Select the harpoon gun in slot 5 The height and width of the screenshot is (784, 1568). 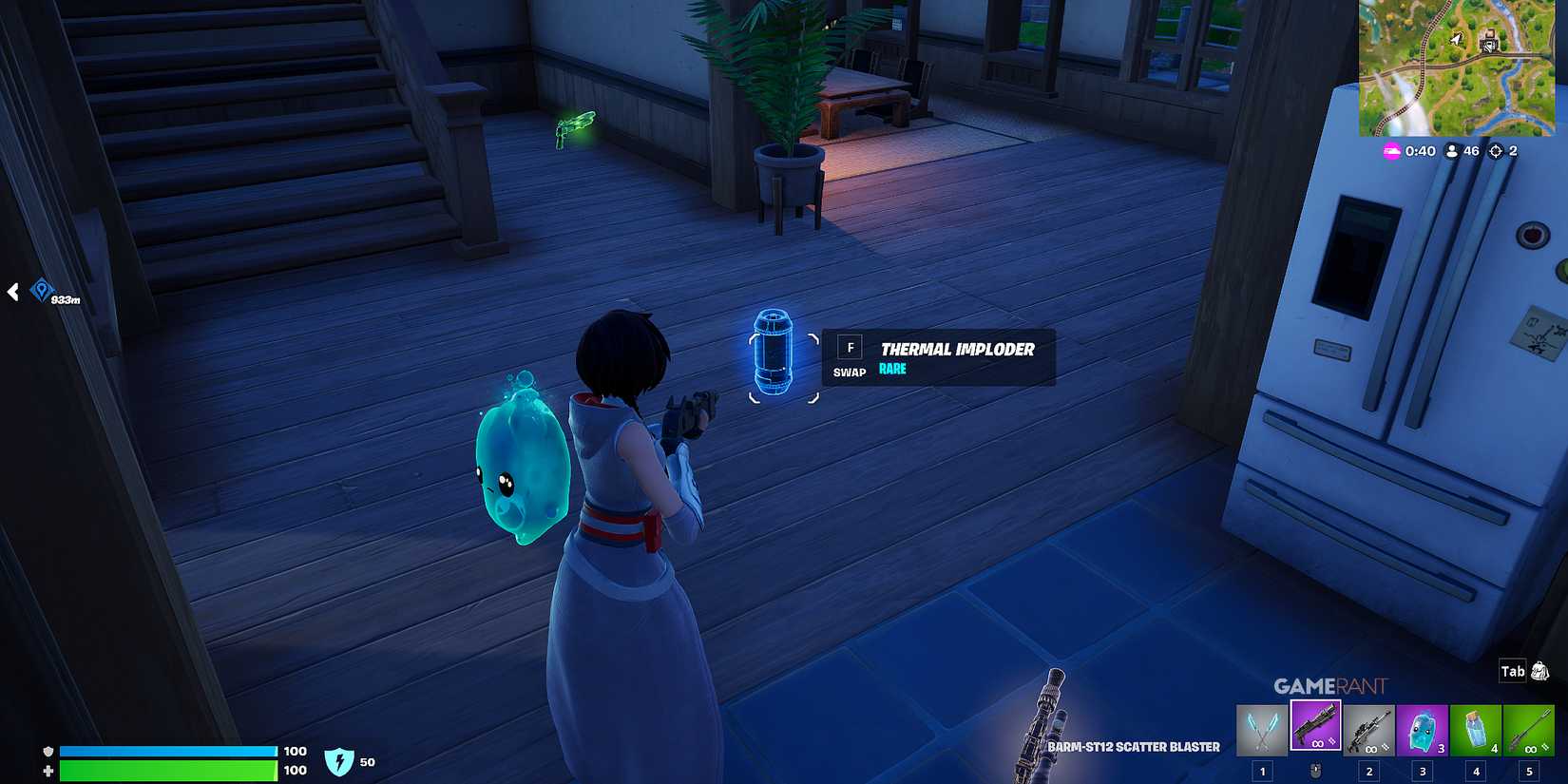1529,727
